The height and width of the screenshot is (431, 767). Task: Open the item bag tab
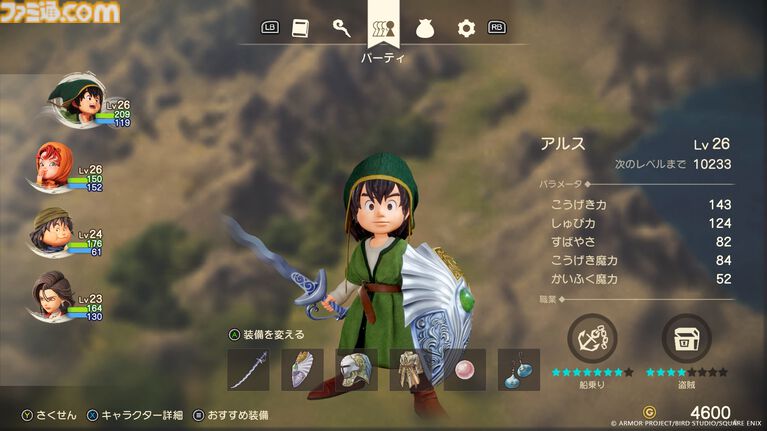point(426,28)
